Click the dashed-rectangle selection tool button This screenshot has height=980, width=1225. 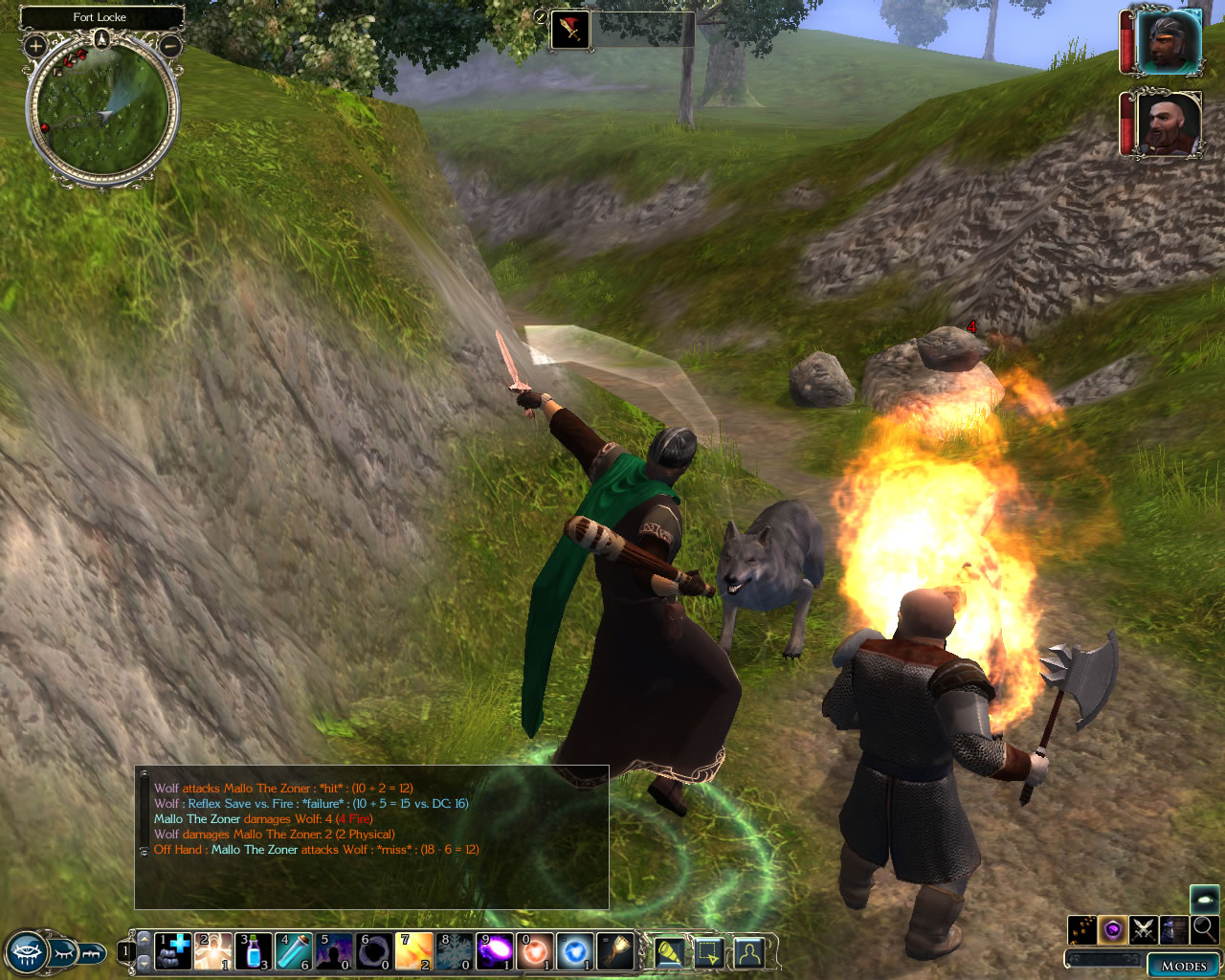pos(708,952)
